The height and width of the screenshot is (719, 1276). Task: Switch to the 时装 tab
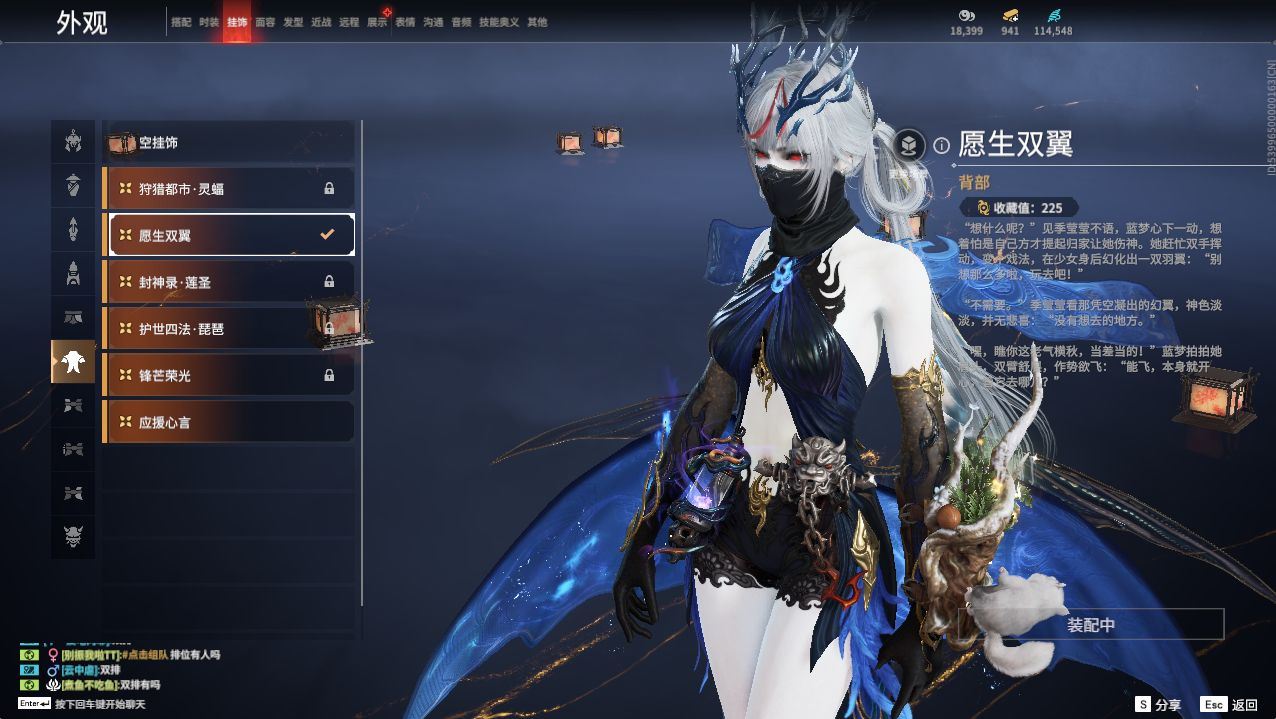click(208, 22)
